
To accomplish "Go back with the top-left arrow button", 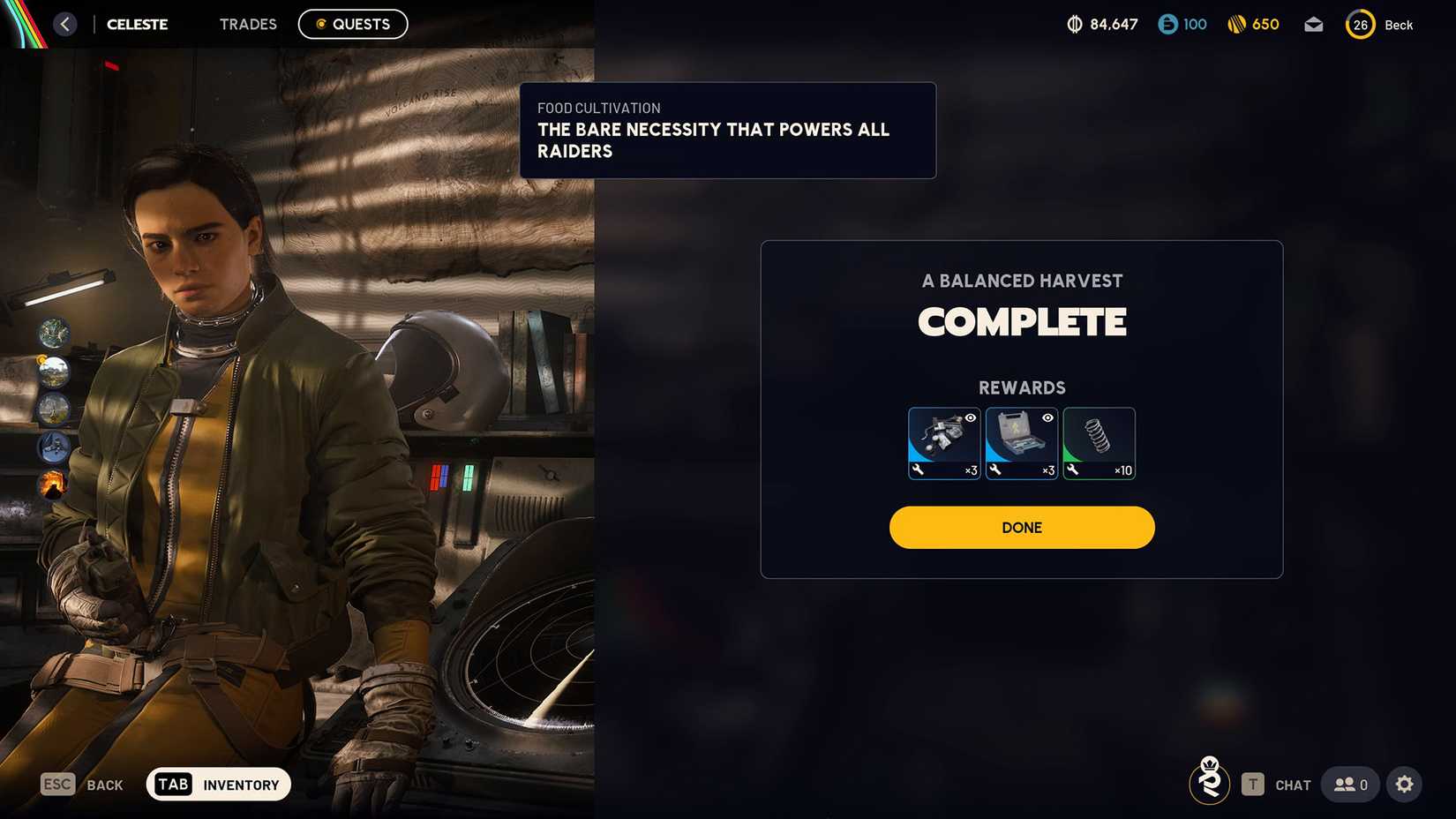I will pyautogui.click(x=65, y=25).
